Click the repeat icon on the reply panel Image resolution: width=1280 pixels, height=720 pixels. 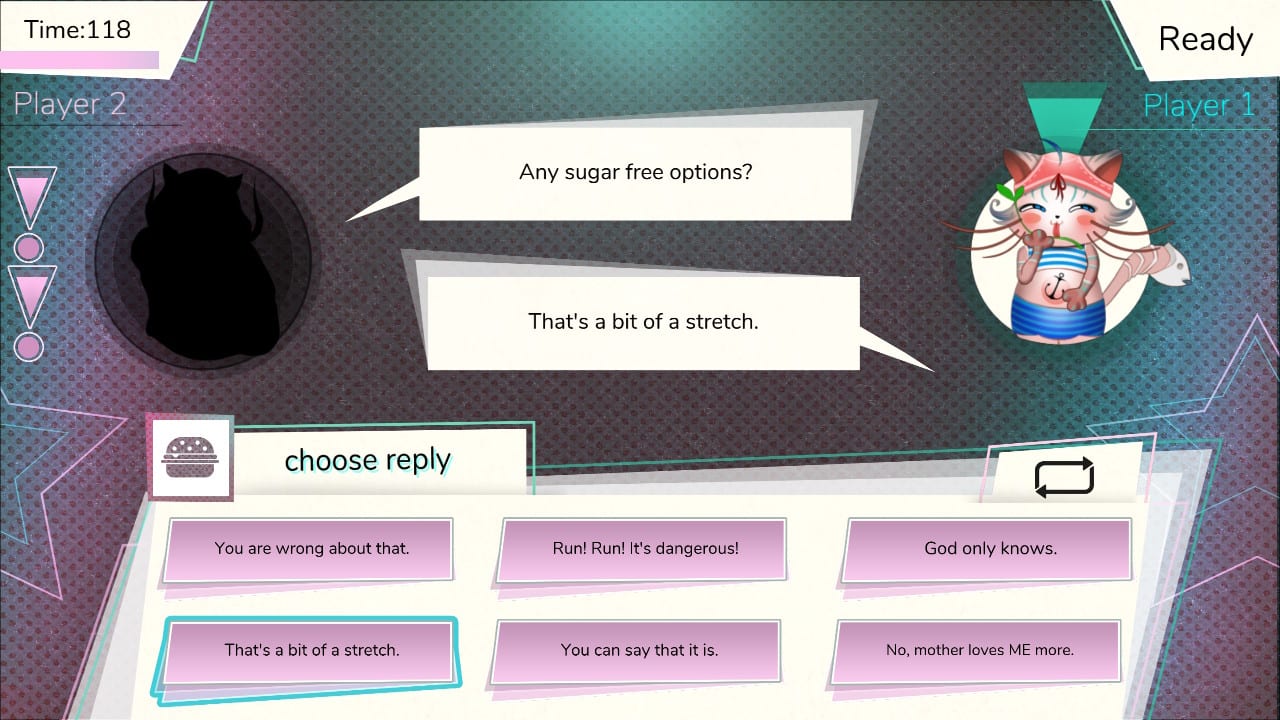1063,477
